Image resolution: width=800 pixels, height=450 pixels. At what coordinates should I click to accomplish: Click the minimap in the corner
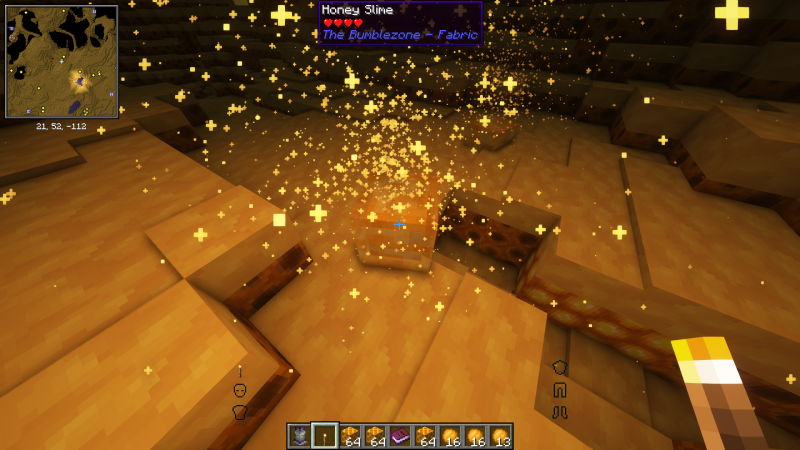tap(62, 60)
